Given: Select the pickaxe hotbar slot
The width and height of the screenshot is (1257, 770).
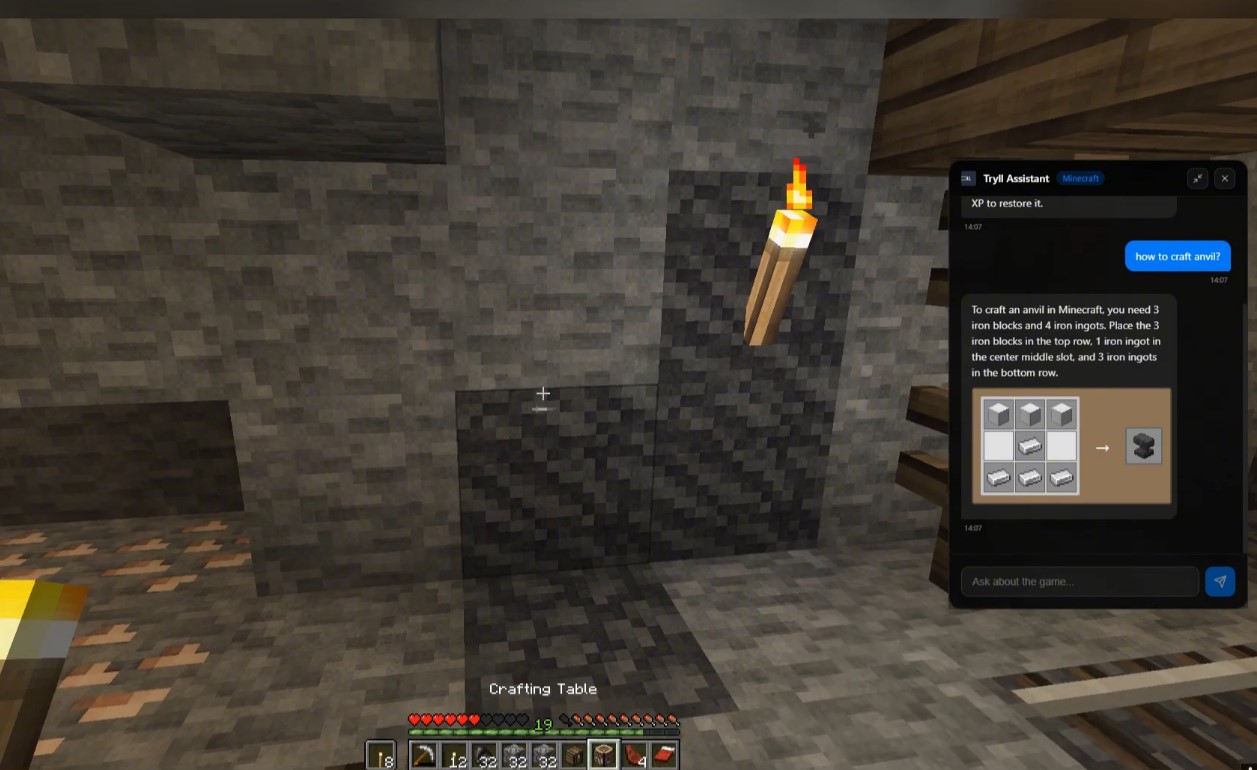Looking at the screenshot, I should click(x=425, y=756).
